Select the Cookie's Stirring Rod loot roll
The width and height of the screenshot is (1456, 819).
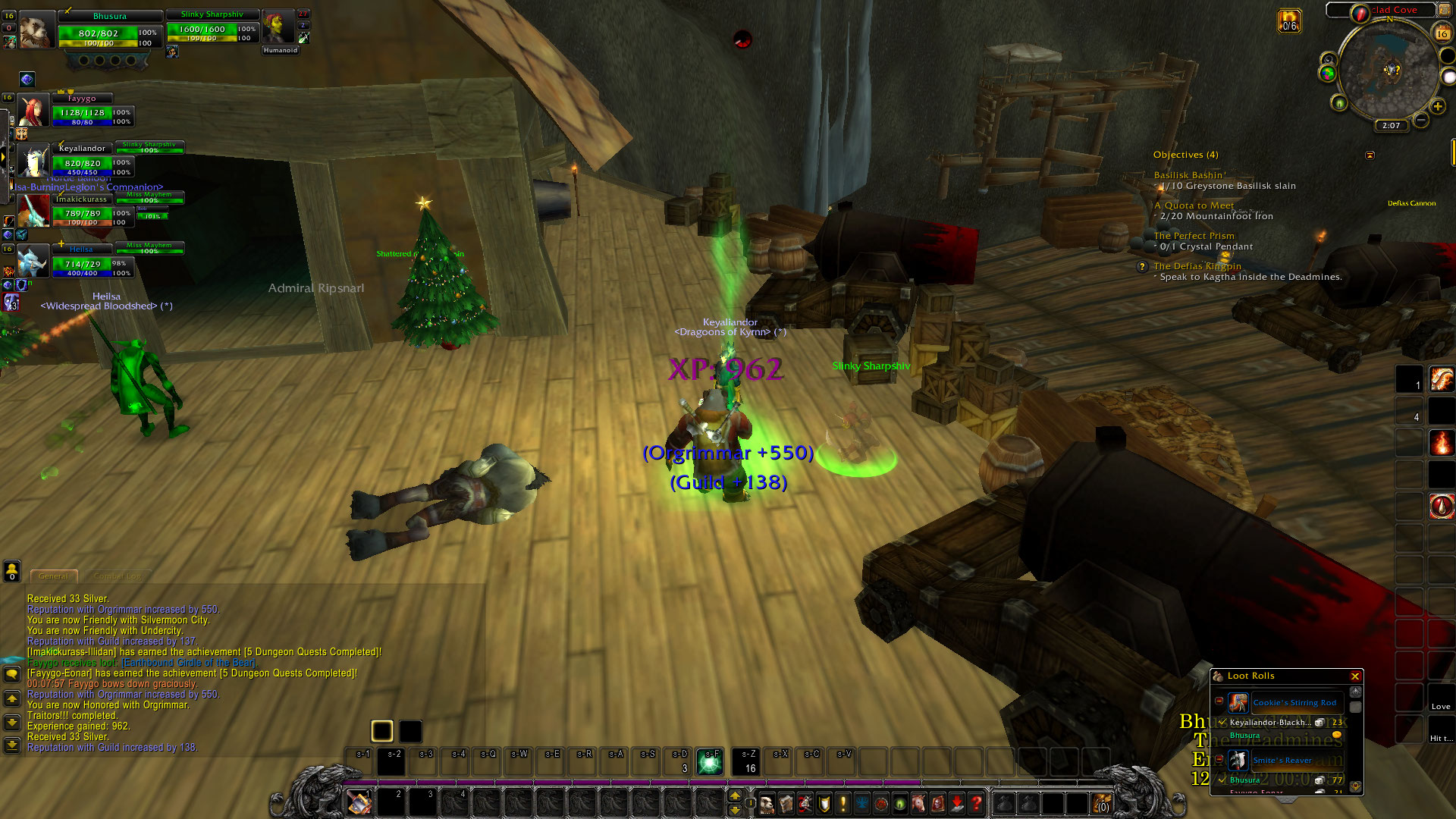click(1294, 703)
